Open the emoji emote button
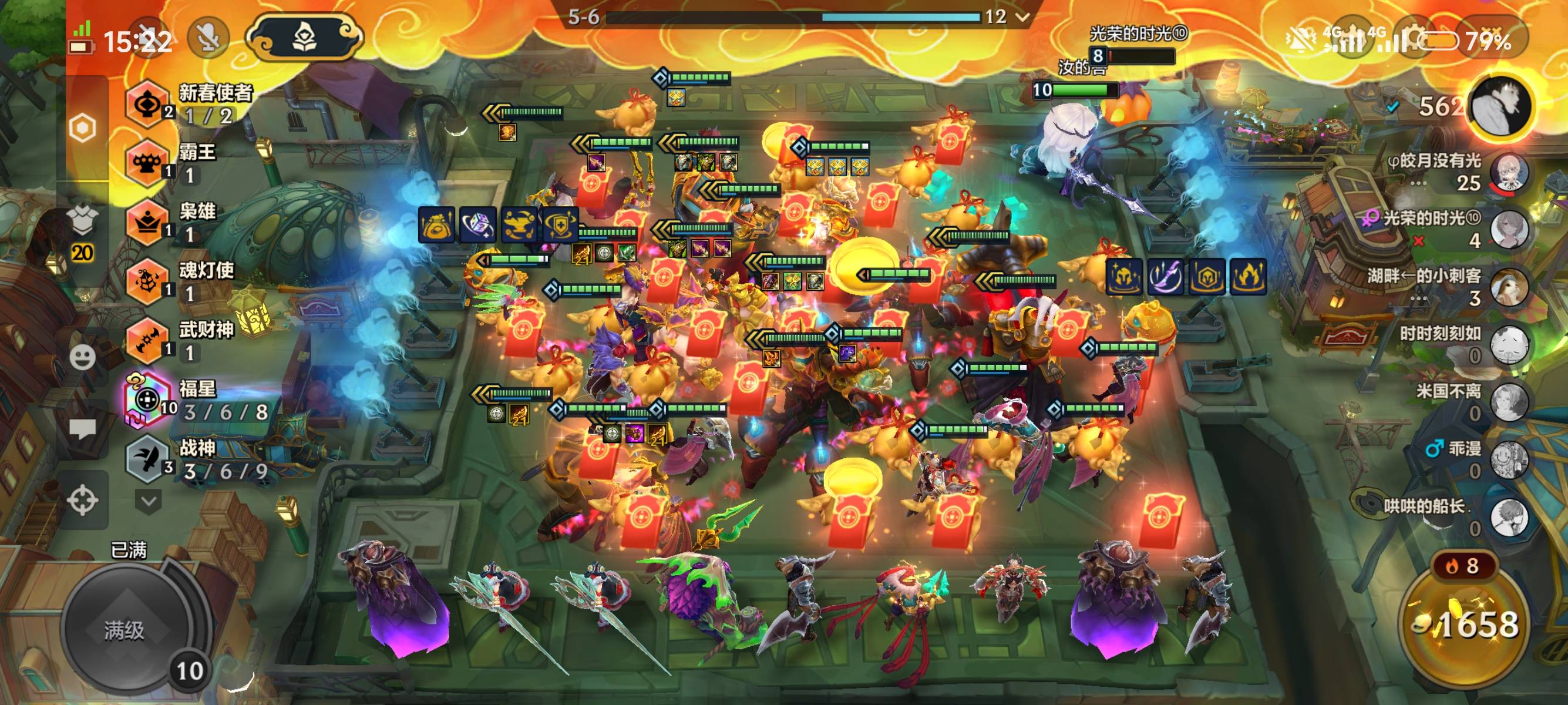Screen dimensions: 1568x705 (83, 357)
